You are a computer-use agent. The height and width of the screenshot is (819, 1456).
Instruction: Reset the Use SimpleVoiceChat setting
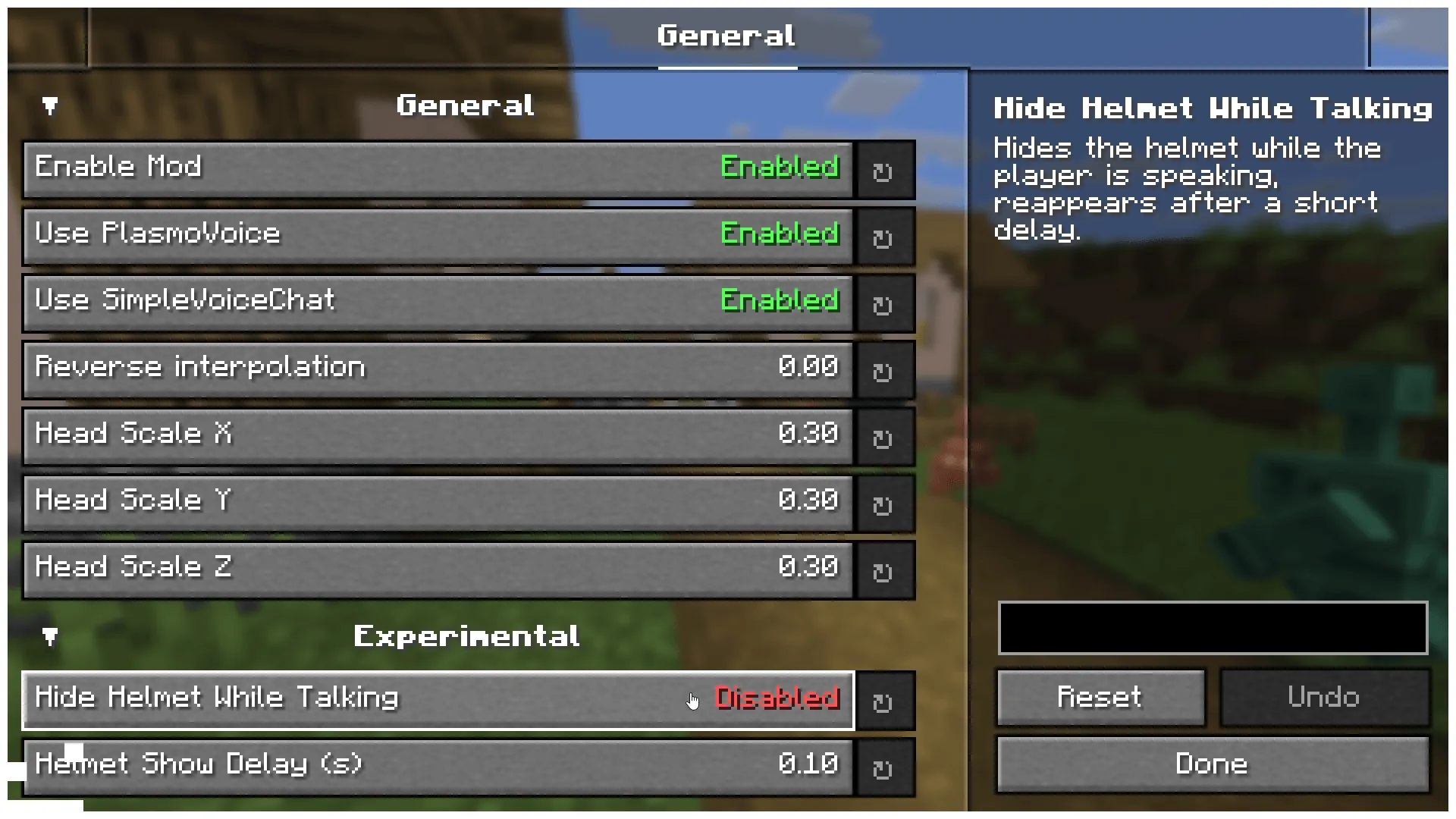(884, 303)
